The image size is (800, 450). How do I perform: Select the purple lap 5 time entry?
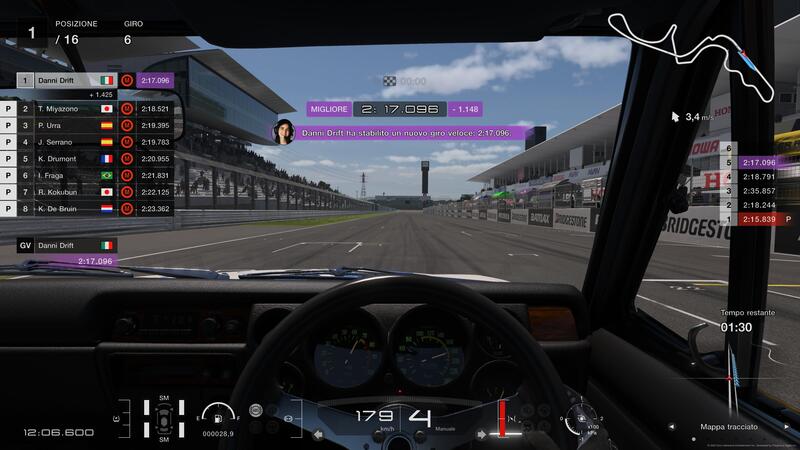click(x=759, y=162)
